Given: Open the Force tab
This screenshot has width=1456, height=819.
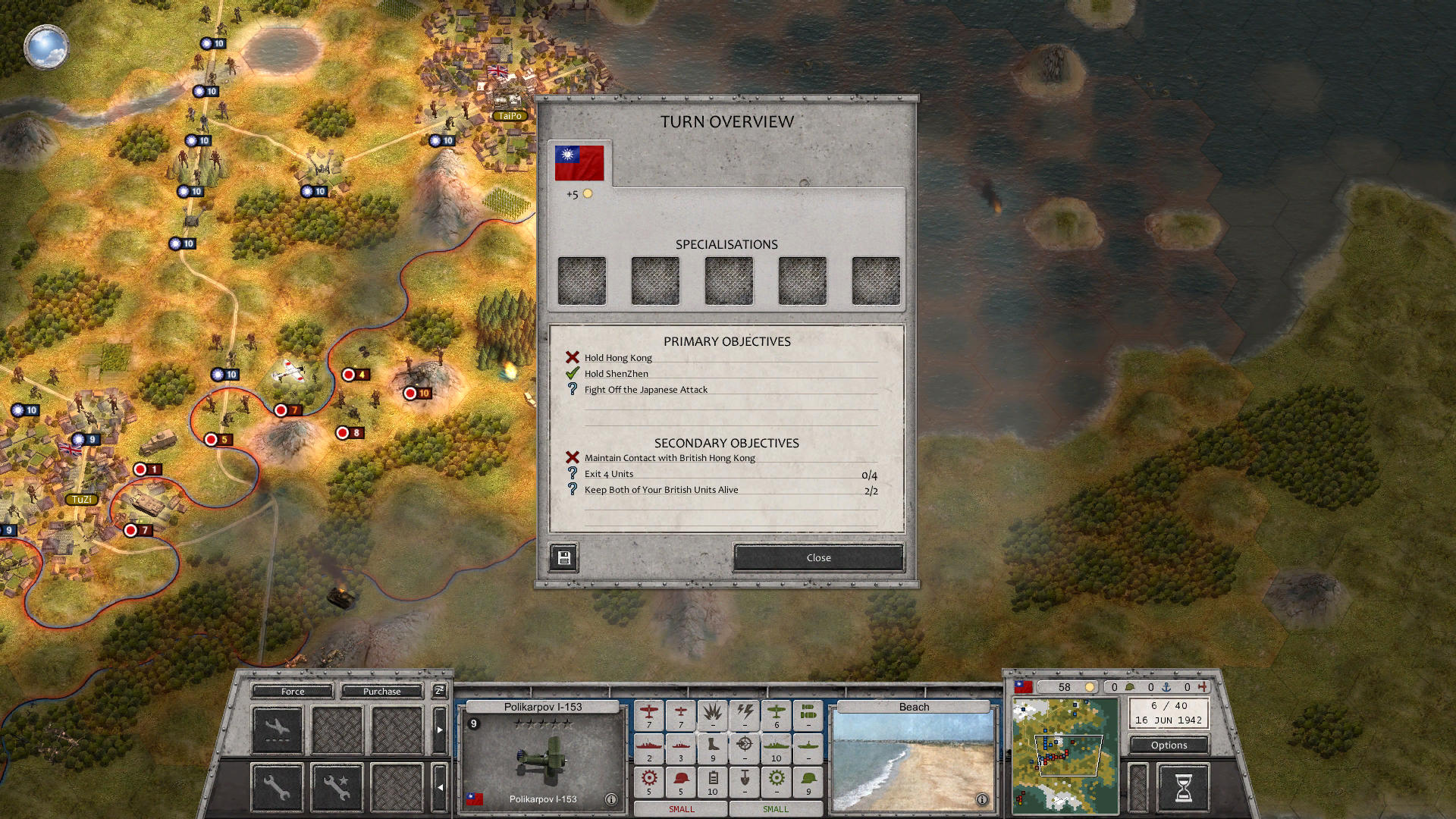Looking at the screenshot, I should pyautogui.click(x=291, y=692).
